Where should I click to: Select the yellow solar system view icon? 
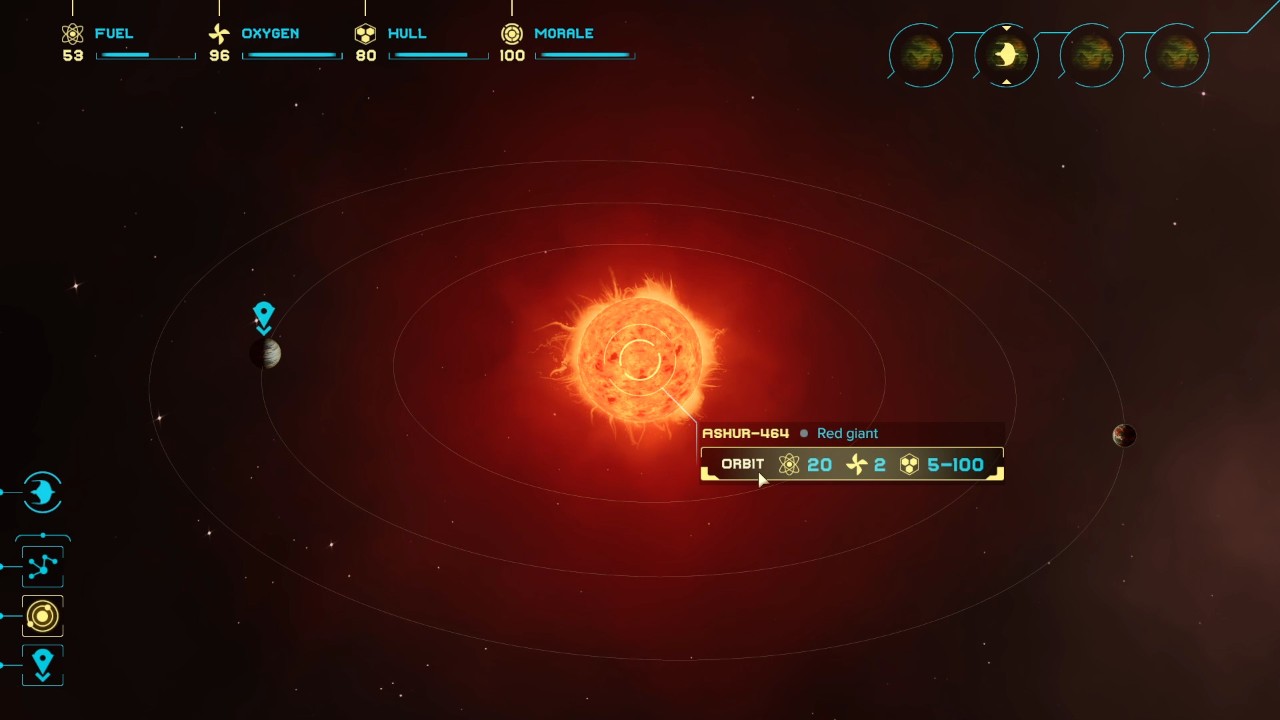(x=42, y=616)
